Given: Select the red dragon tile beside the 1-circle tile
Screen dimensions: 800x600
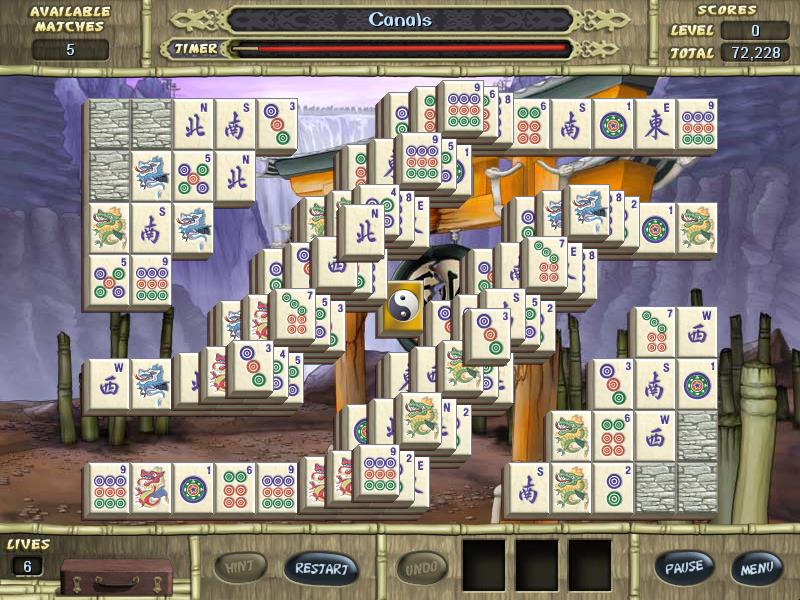Looking at the screenshot, I should tap(150, 488).
